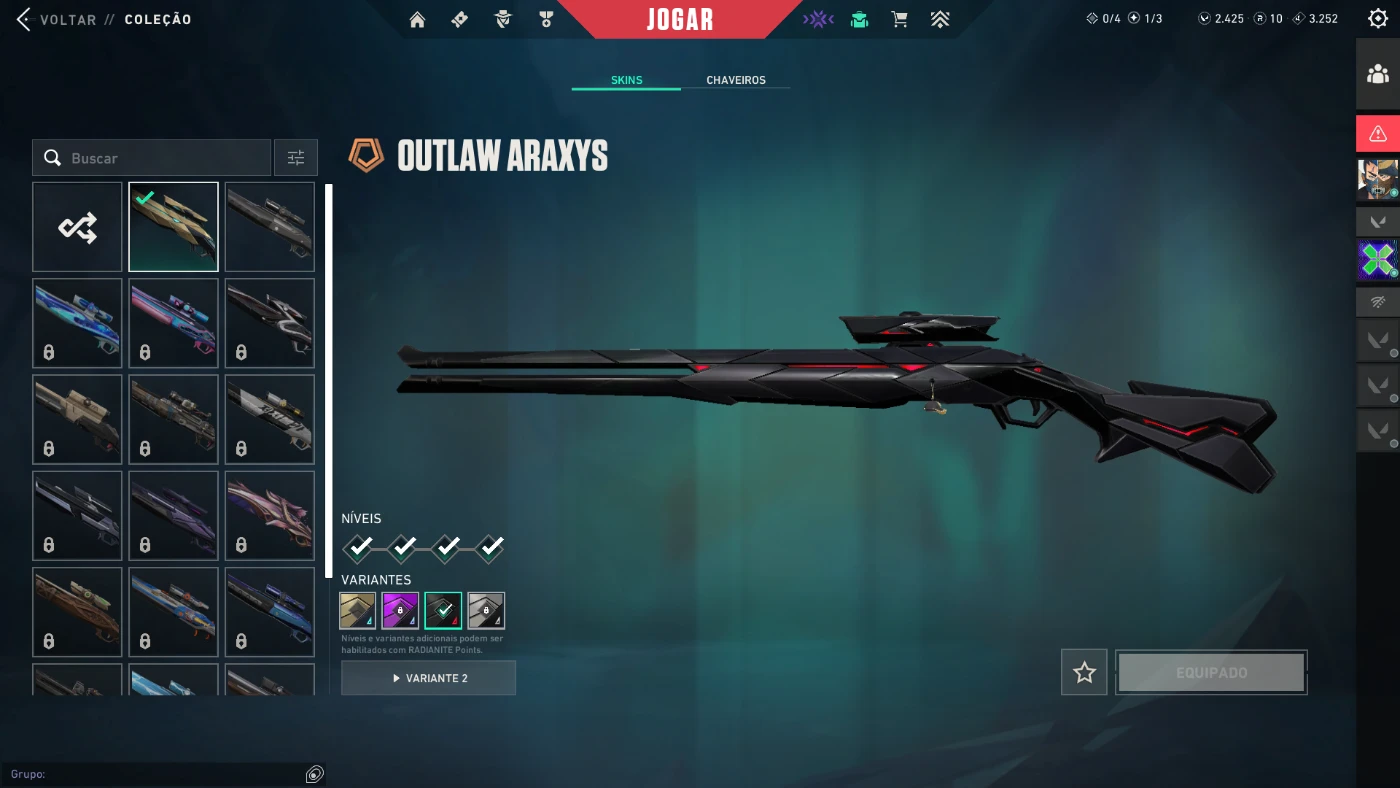This screenshot has width=1400, height=788.
Task: Select the Skins tab
Action: click(x=626, y=80)
